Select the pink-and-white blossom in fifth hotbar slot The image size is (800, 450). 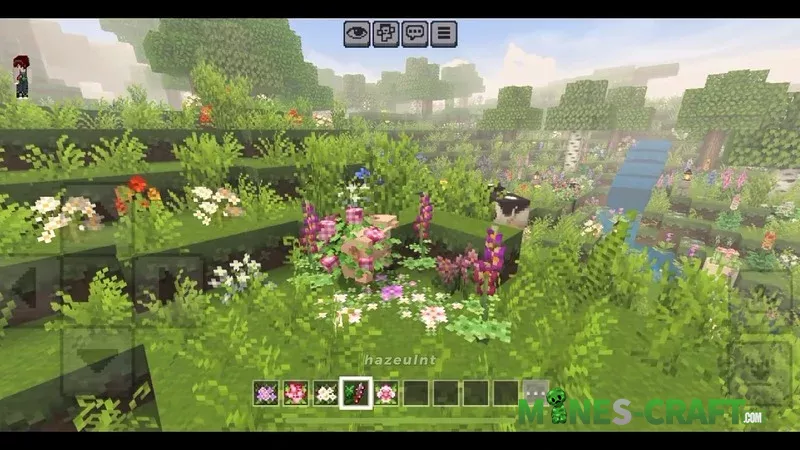click(386, 393)
